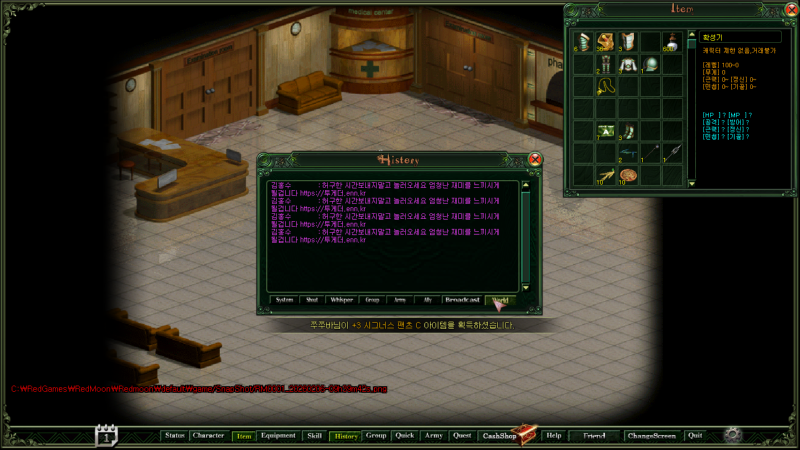Click the ChangeScreen button

(x=652, y=436)
